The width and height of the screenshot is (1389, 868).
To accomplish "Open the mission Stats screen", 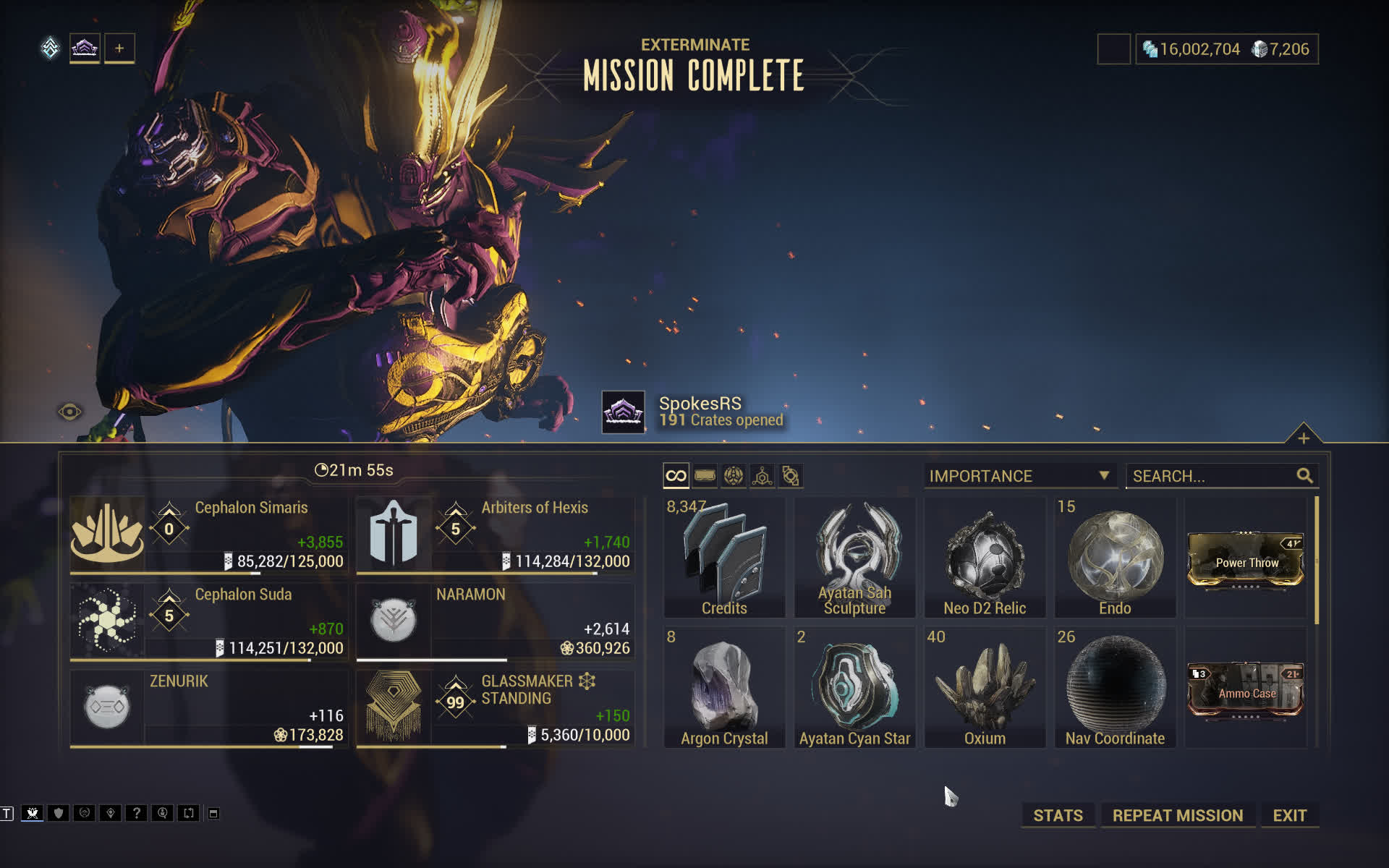I will tap(1058, 815).
